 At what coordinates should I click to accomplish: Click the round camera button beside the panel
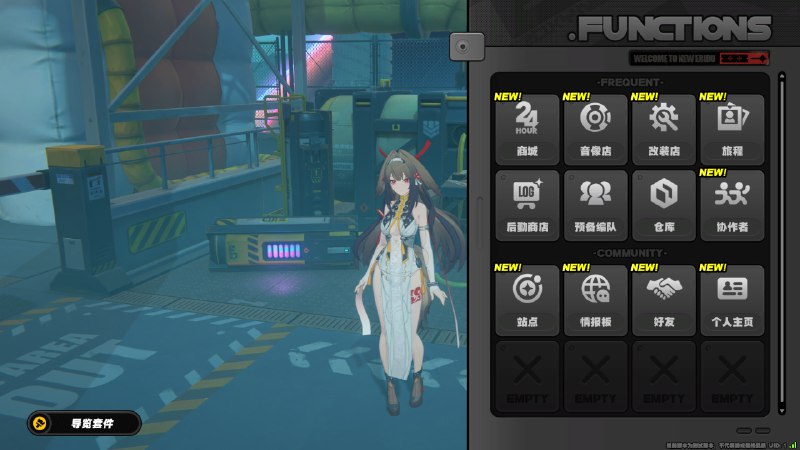pos(466,45)
